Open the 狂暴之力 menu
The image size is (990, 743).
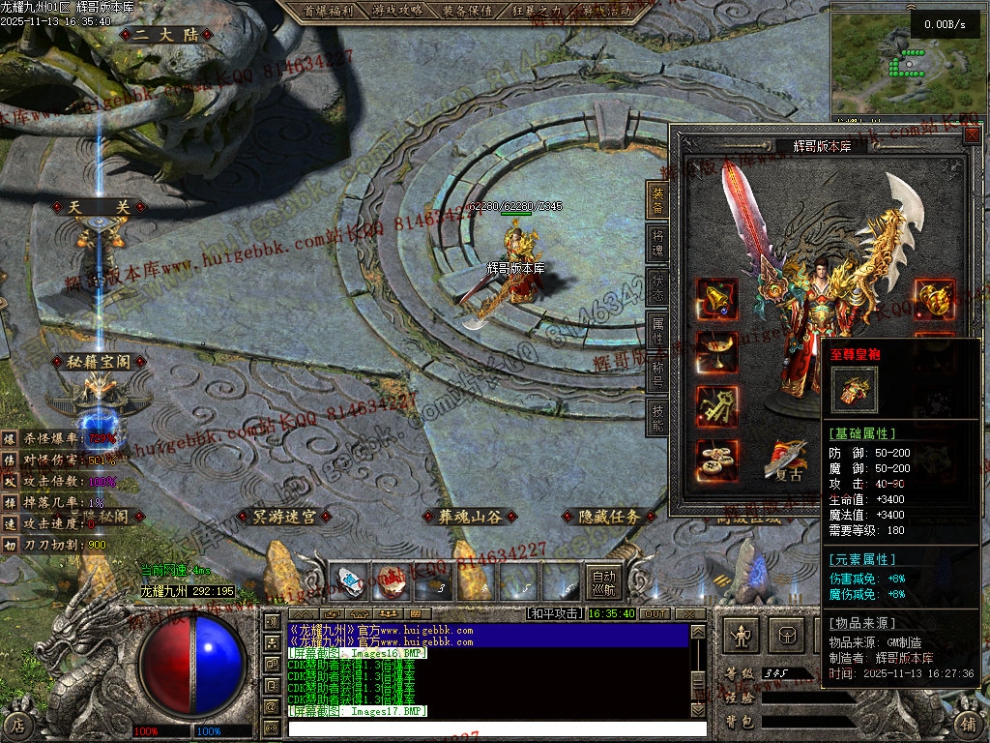(x=535, y=11)
